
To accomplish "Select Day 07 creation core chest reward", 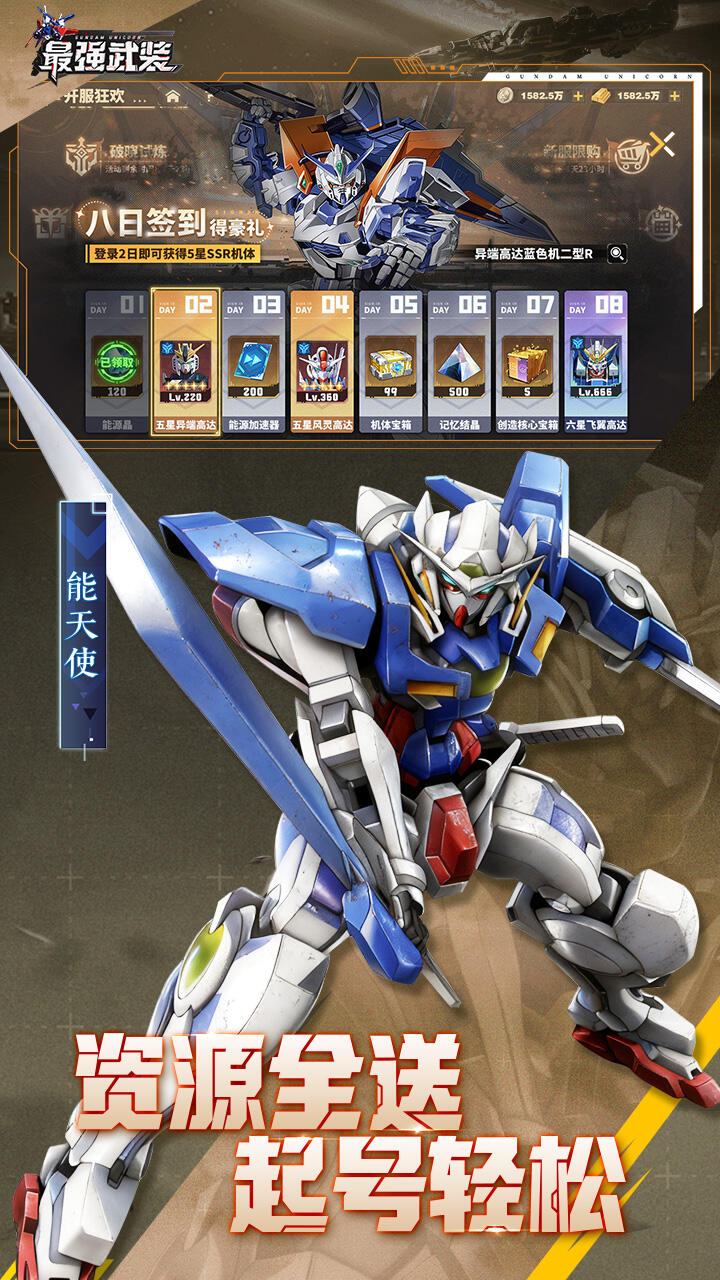I will (x=526, y=362).
